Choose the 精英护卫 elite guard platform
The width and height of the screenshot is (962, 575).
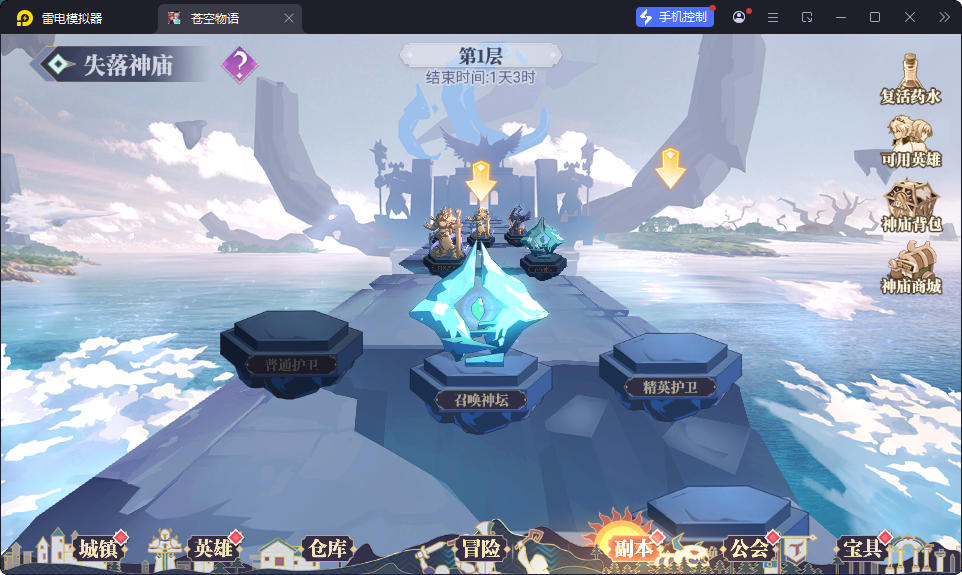tap(669, 386)
